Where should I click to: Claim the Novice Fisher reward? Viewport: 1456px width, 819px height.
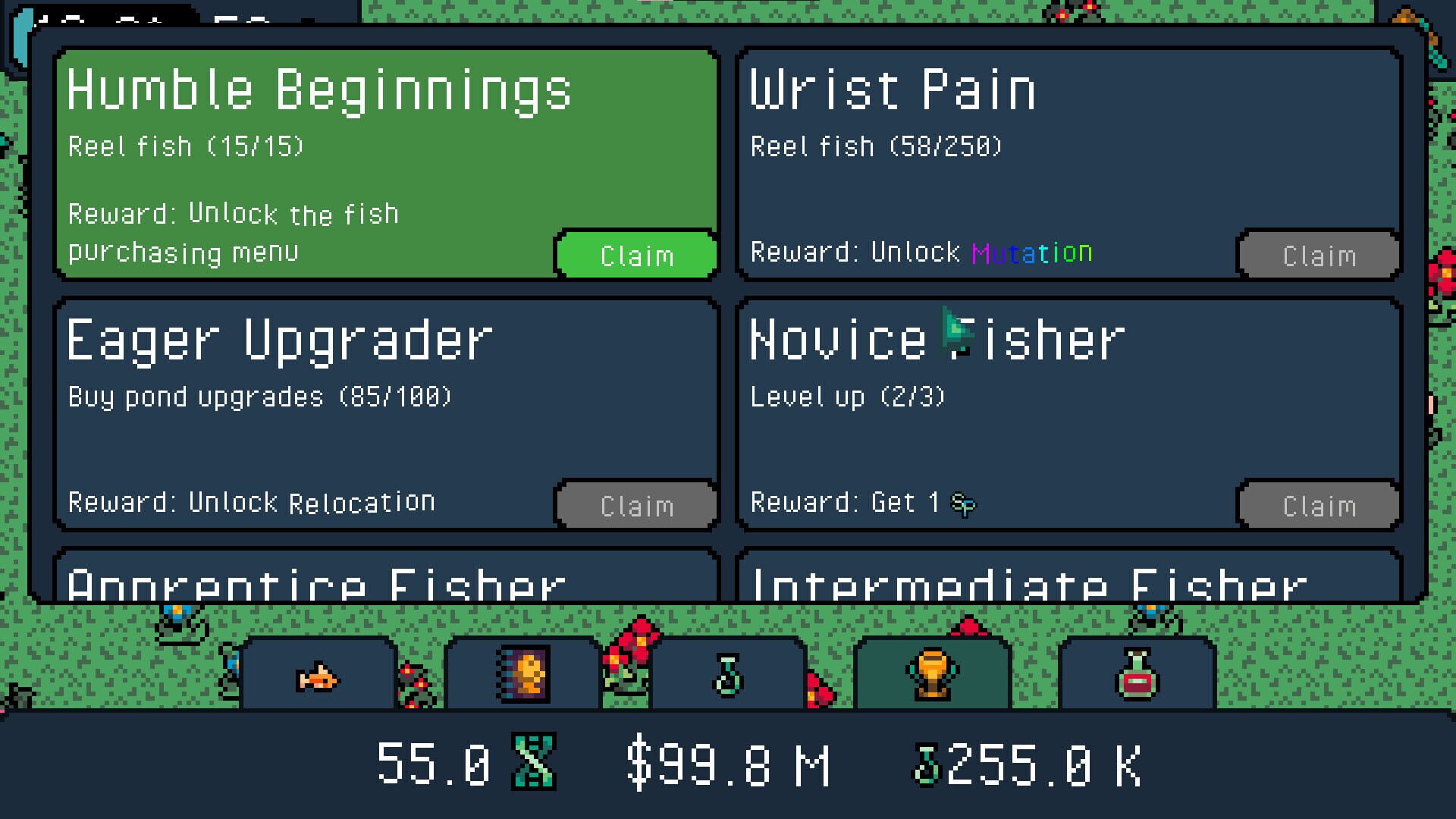click(x=1318, y=504)
